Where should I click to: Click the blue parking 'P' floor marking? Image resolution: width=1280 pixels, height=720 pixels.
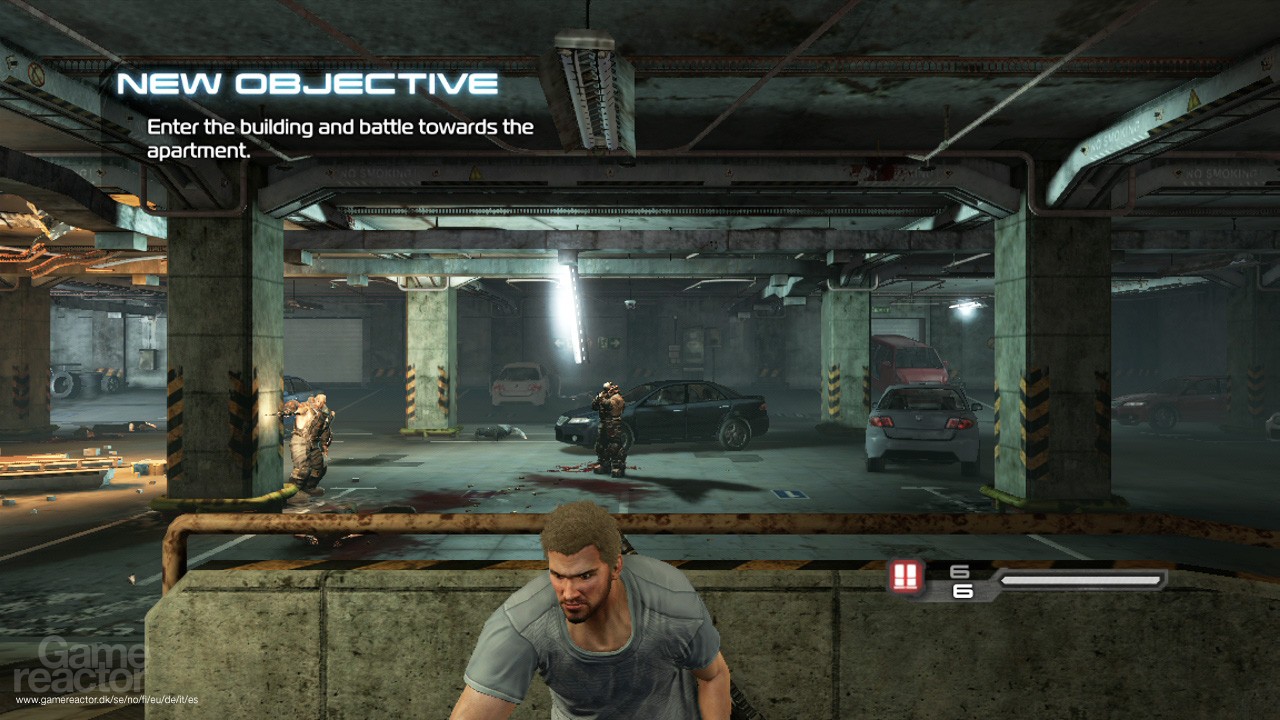(x=789, y=494)
